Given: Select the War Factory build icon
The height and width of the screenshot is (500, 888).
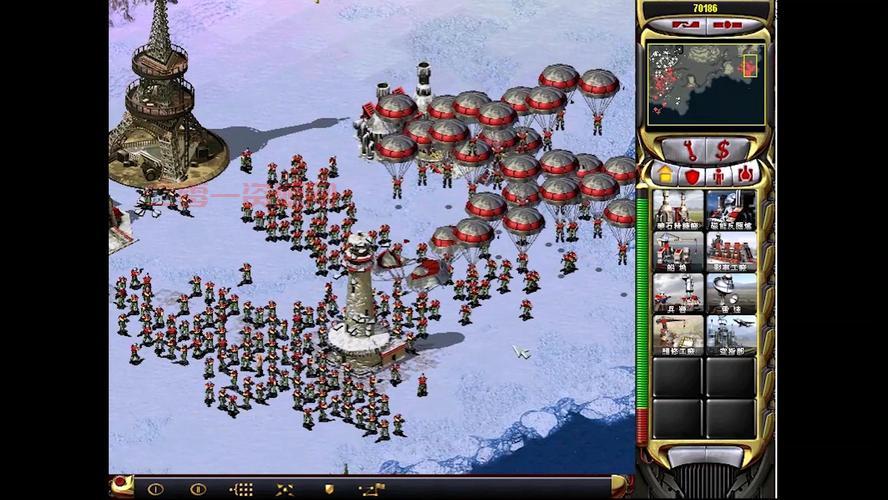Looking at the screenshot, I should pyautogui.click(x=731, y=252).
